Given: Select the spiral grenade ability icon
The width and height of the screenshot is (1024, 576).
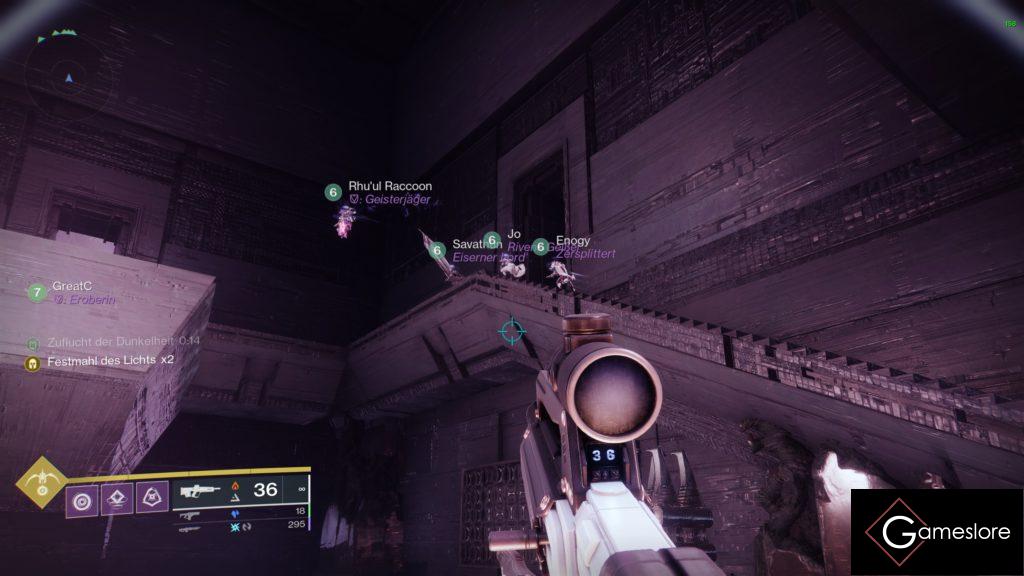Looking at the screenshot, I should point(81,498).
